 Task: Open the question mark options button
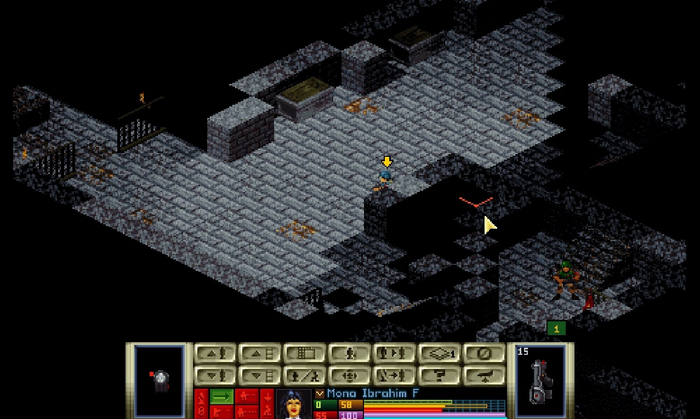436,375
